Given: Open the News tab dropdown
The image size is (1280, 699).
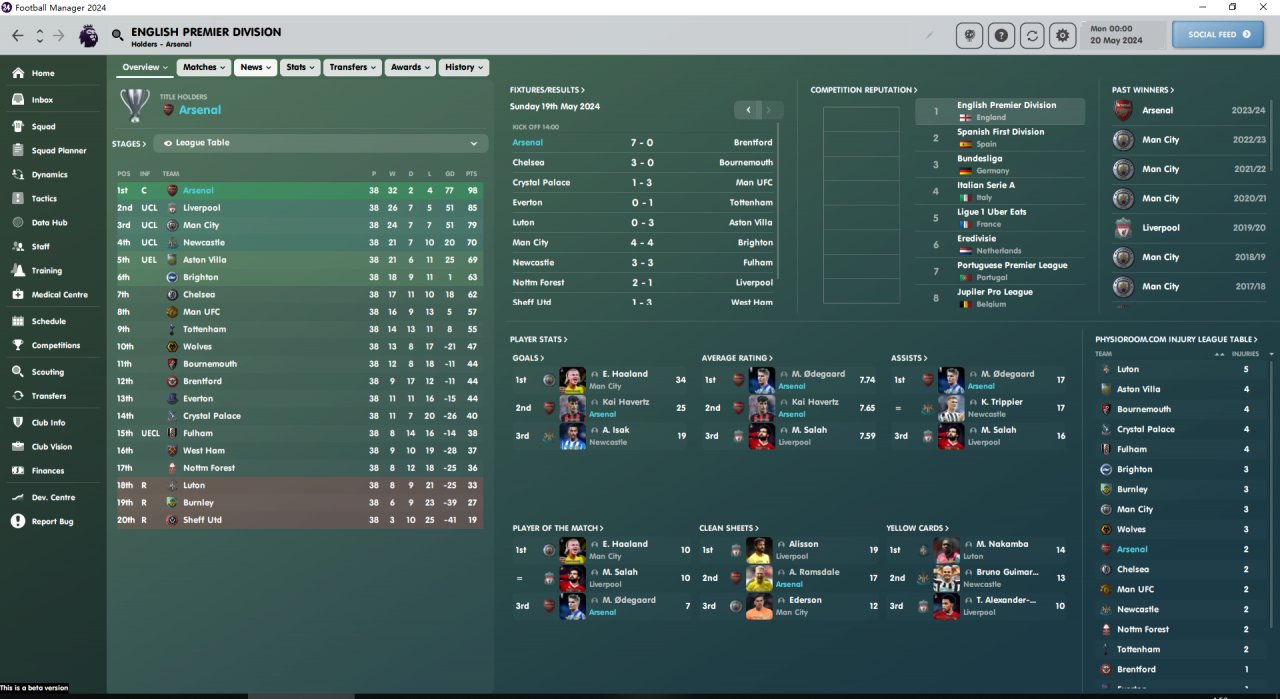Looking at the screenshot, I should coord(256,67).
